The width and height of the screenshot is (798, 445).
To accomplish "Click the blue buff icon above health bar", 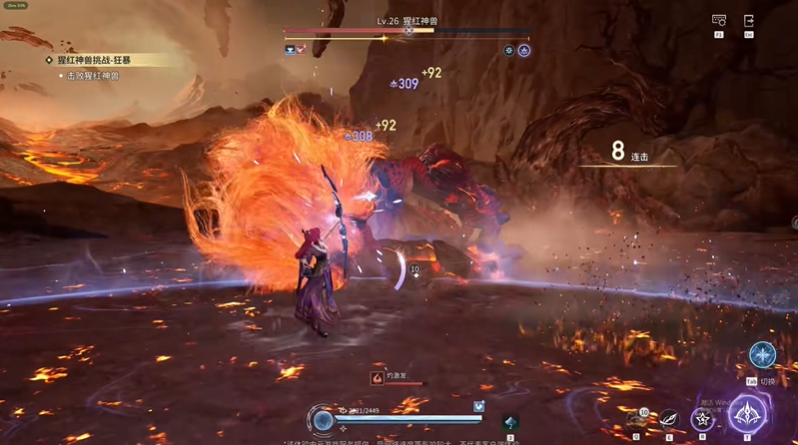I will pyautogui.click(x=479, y=406).
